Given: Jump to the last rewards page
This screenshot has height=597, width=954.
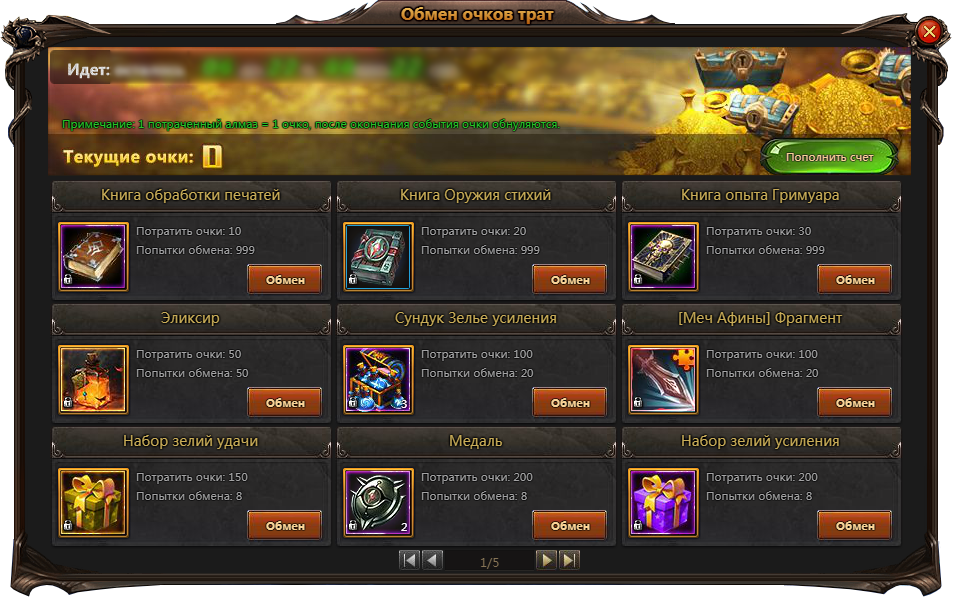Looking at the screenshot, I should tap(569, 560).
